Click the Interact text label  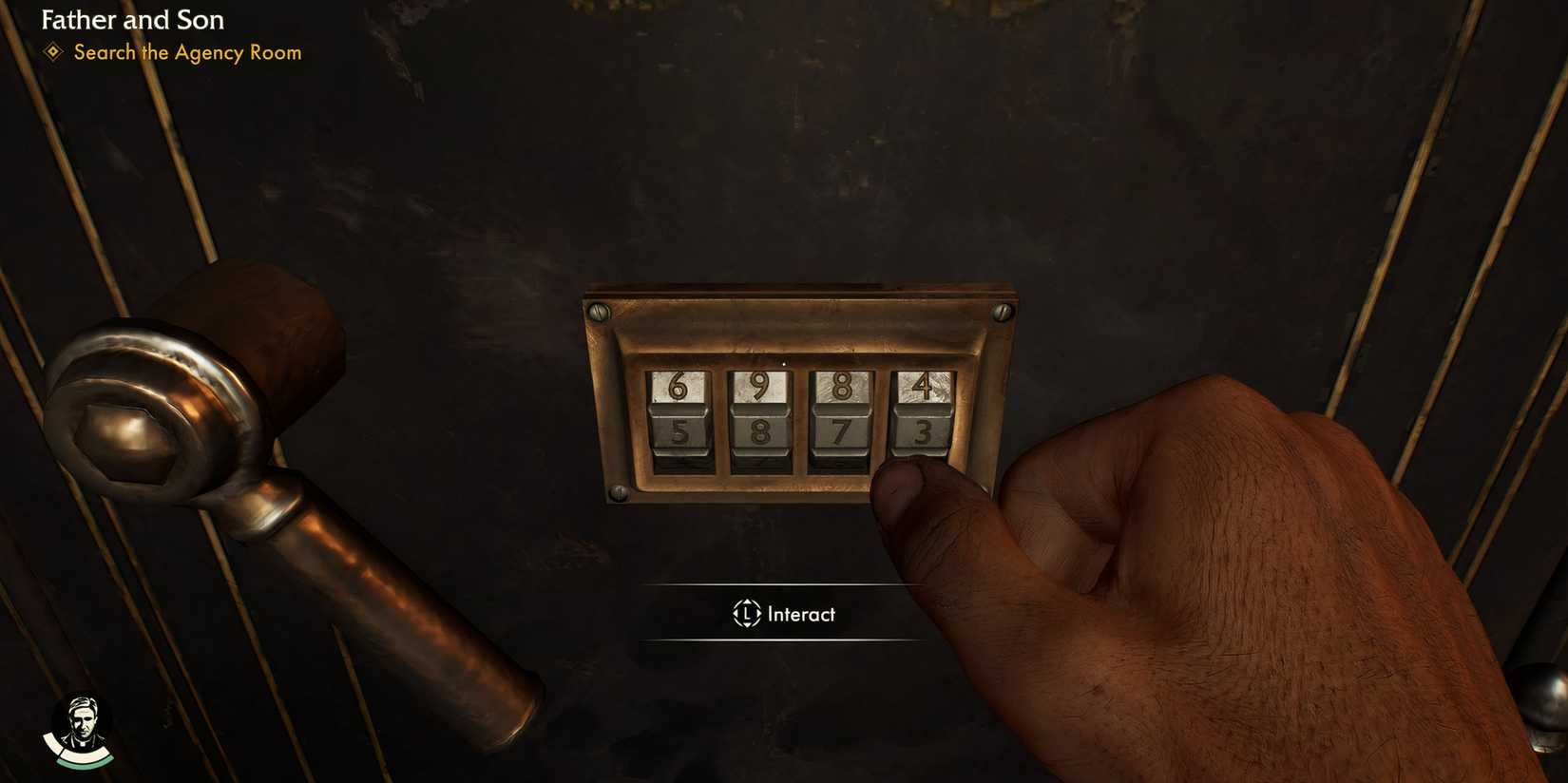tap(801, 614)
